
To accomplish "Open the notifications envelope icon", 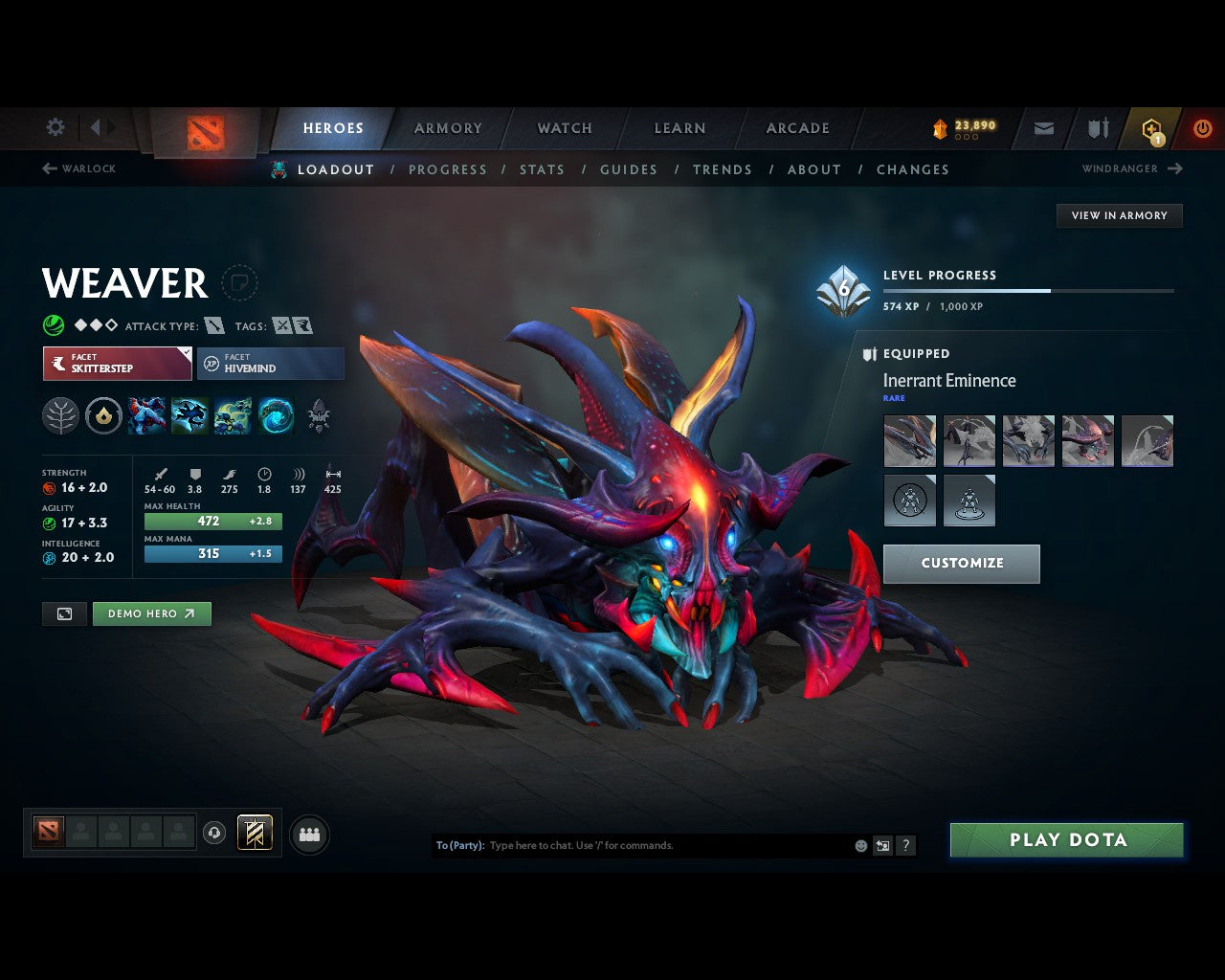I will coord(1043,127).
